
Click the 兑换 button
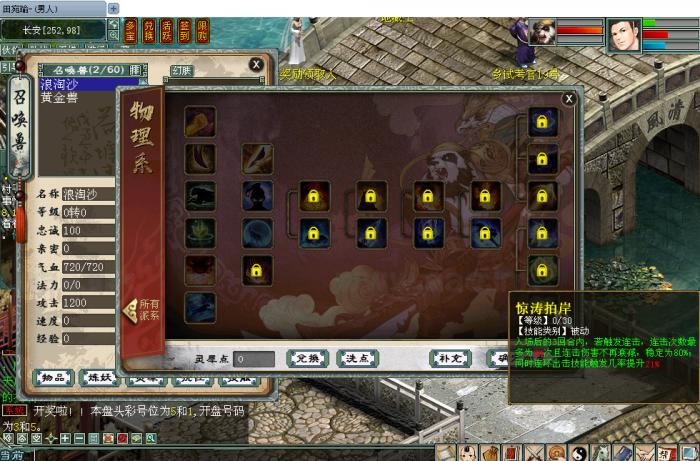(307, 358)
